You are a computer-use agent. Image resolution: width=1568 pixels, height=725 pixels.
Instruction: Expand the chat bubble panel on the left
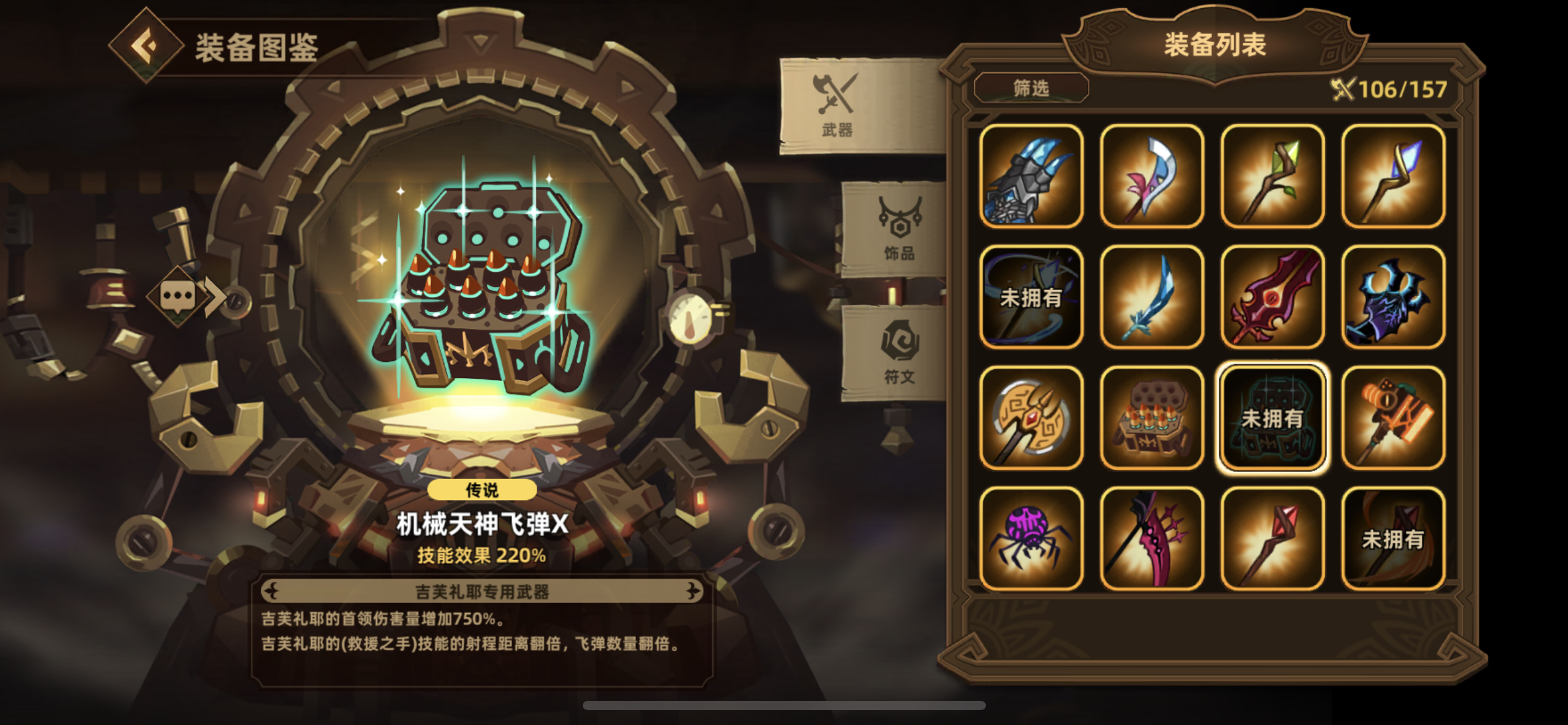tap(180, 296)
